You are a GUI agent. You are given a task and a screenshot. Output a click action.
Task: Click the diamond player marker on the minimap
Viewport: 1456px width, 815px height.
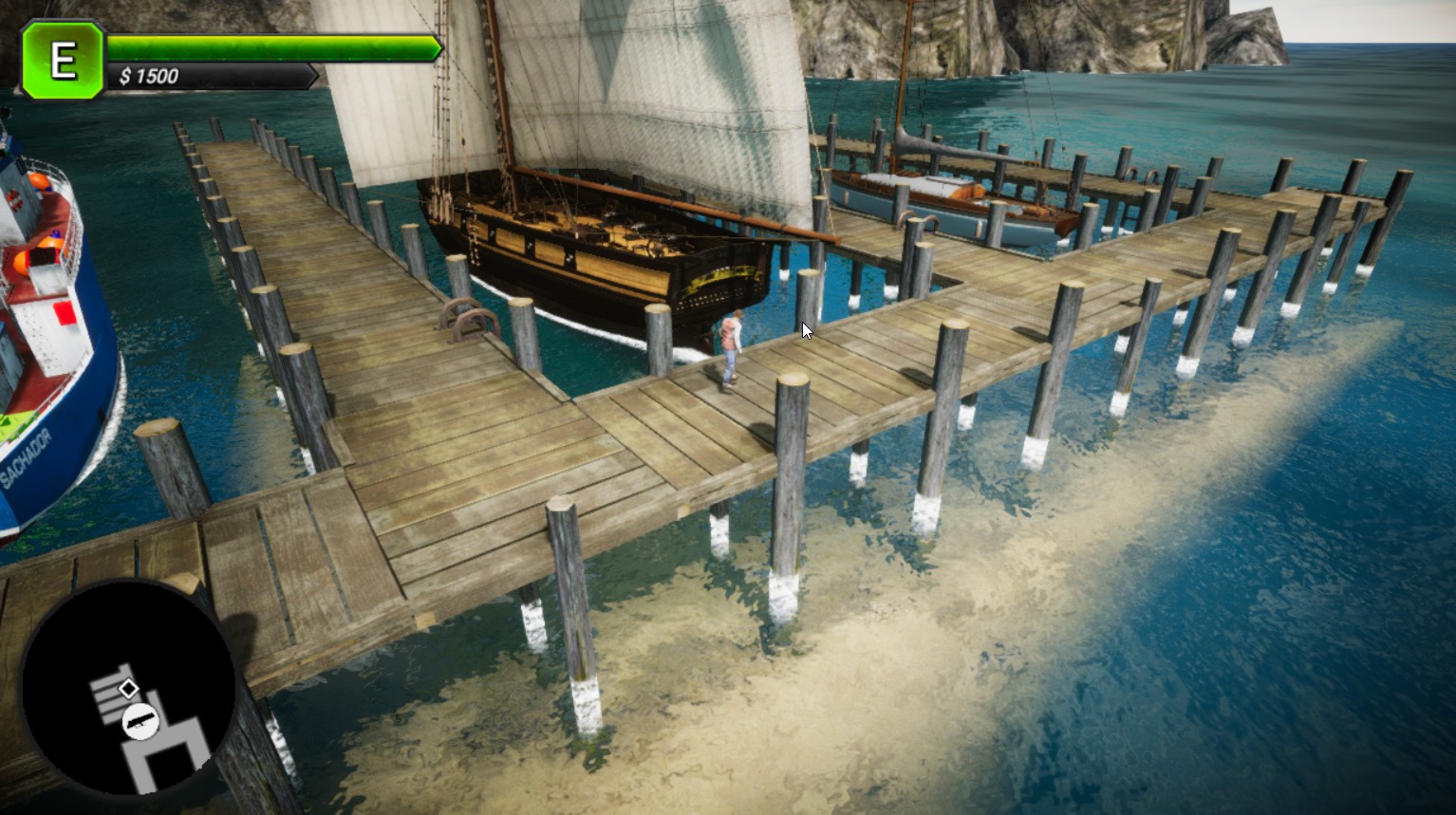coord(129,688)
